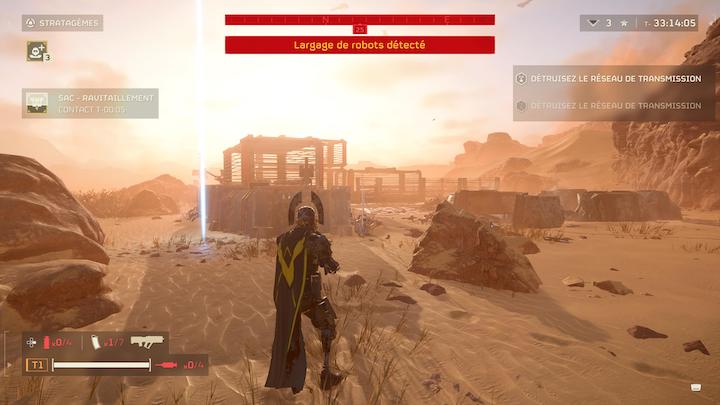Viewport: 720px width, 405px height.
Task: Select the dimmed Détruisez le réseau de transmission objective
Action: click(x=615, y=105)
